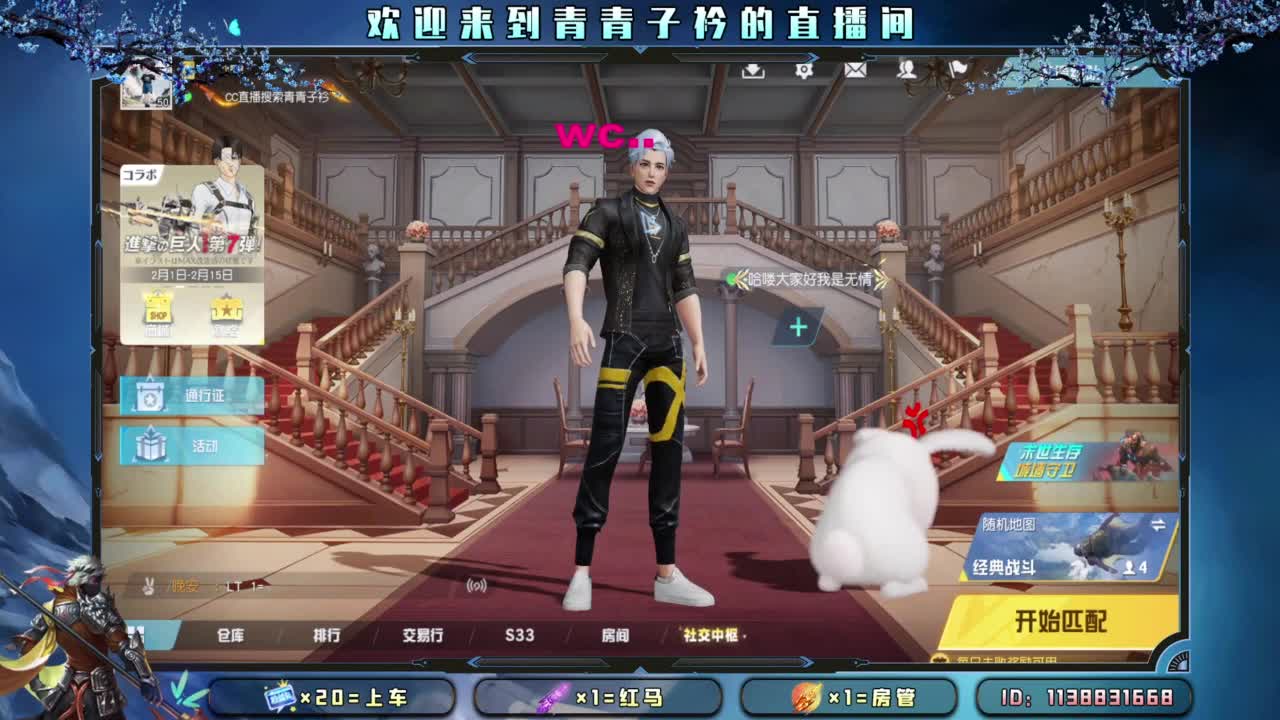Open the friends list icon

coord(907,72)
